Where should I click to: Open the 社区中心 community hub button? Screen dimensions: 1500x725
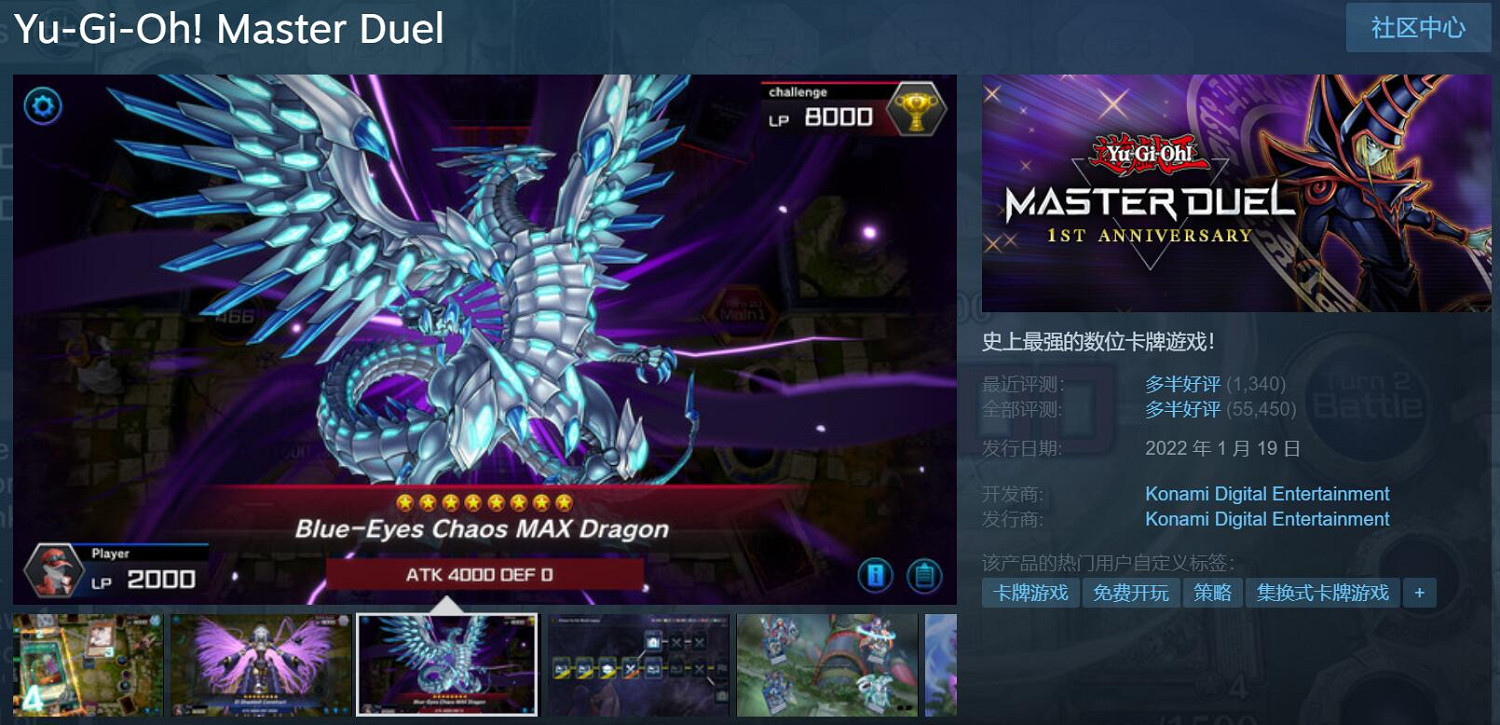point(1417,29)
